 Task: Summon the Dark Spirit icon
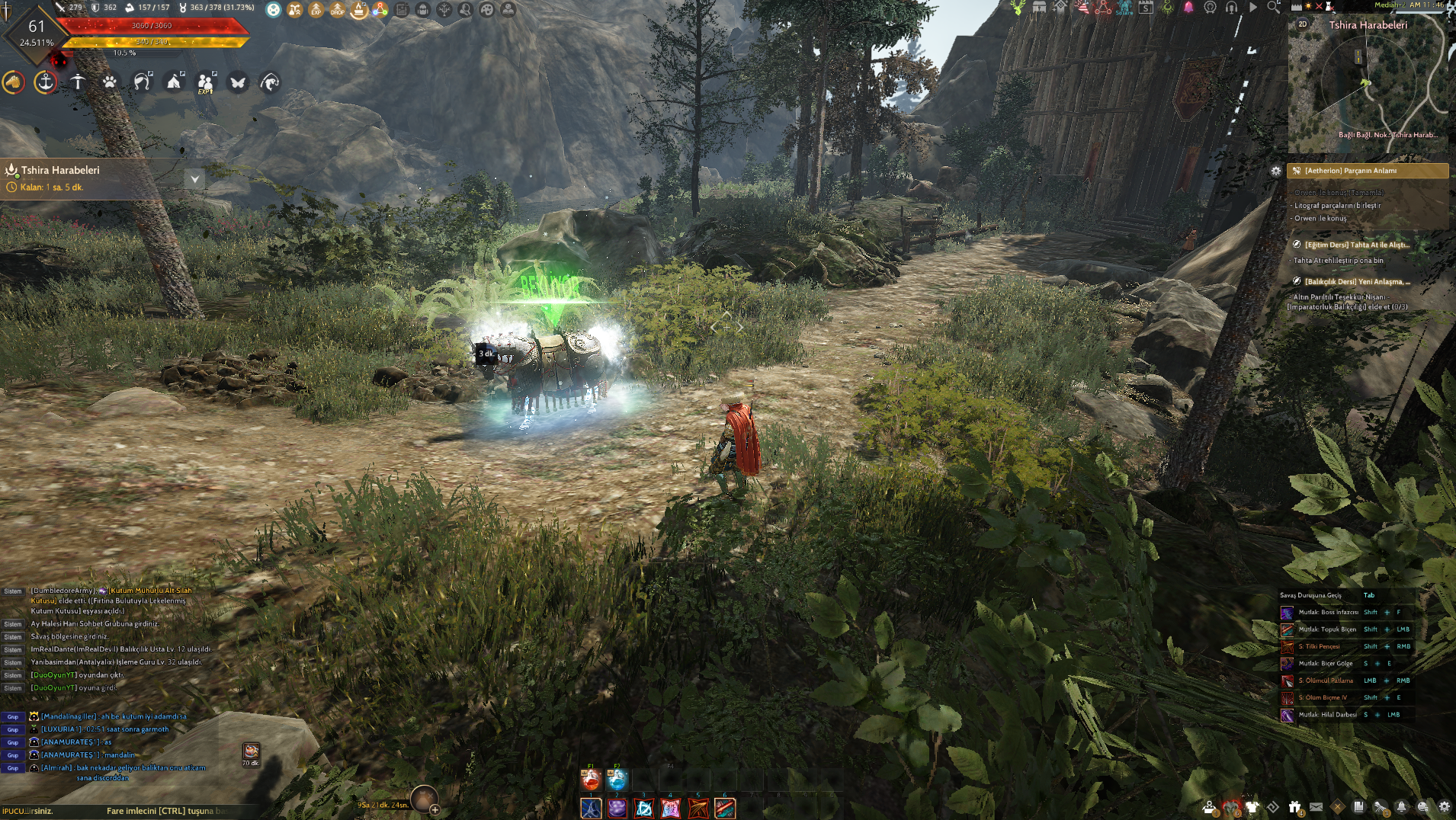coord(1230,806)
